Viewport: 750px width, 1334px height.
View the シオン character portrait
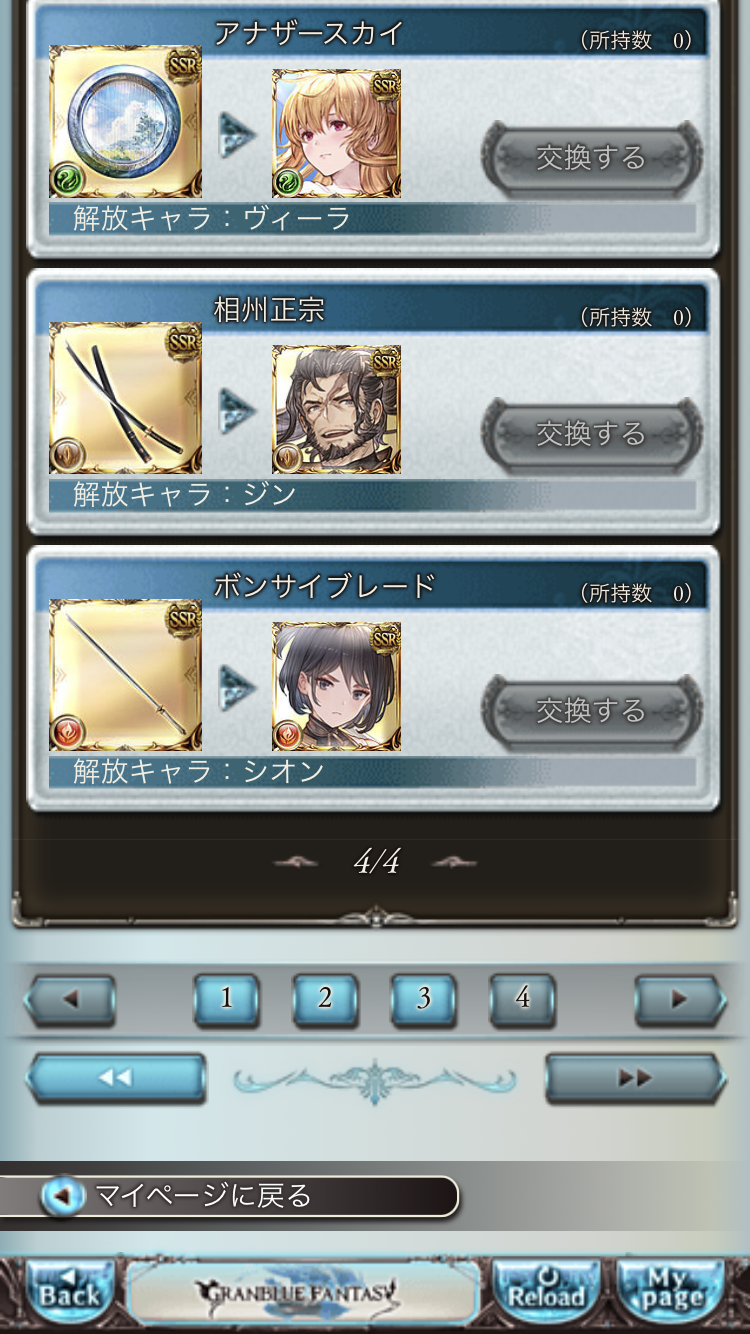pyautogui.click(x=336, y=687)
